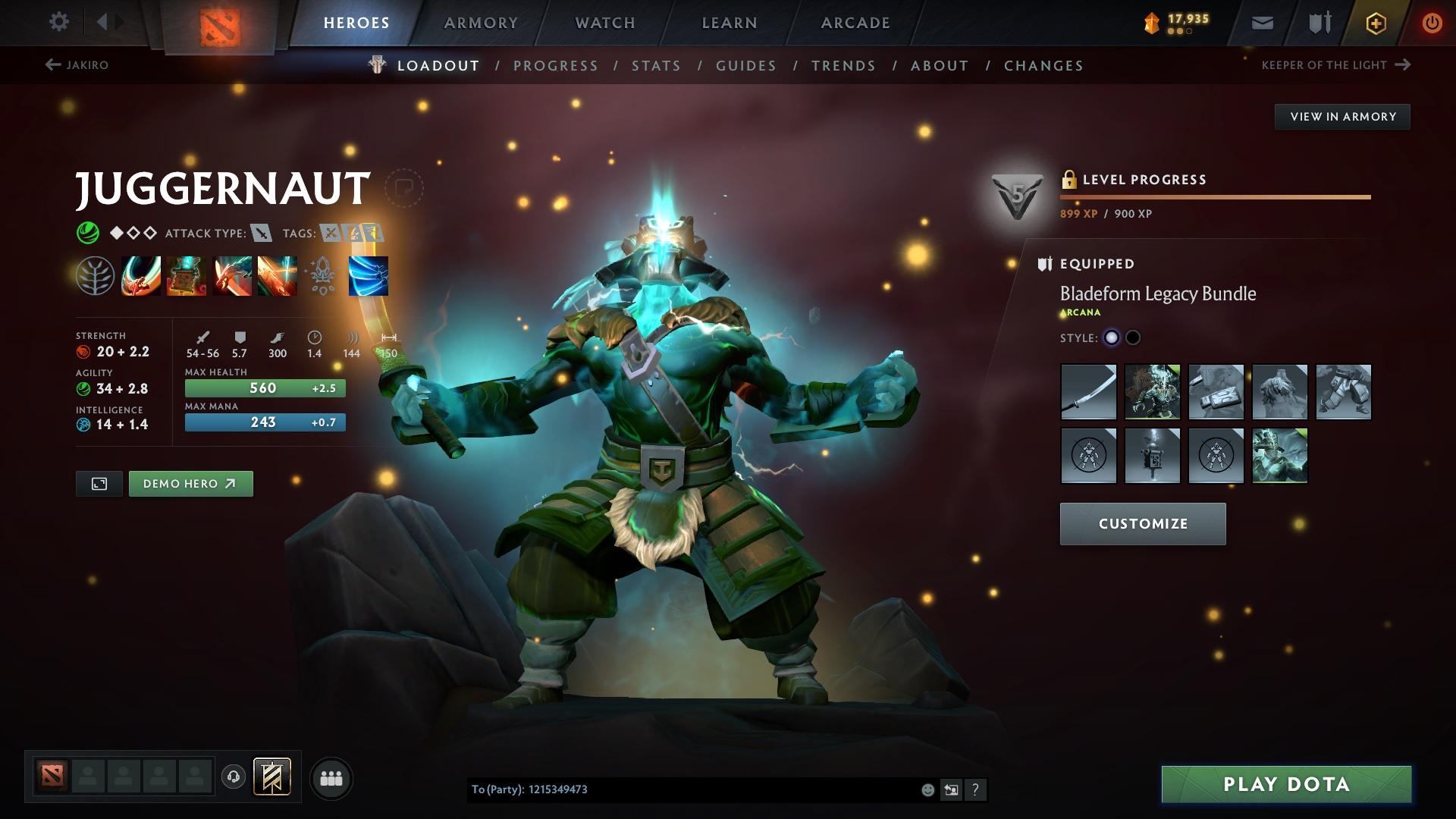Select the sword thumbnail in the equipped bundle
1456x819 pixels.
coord(1088,392)
